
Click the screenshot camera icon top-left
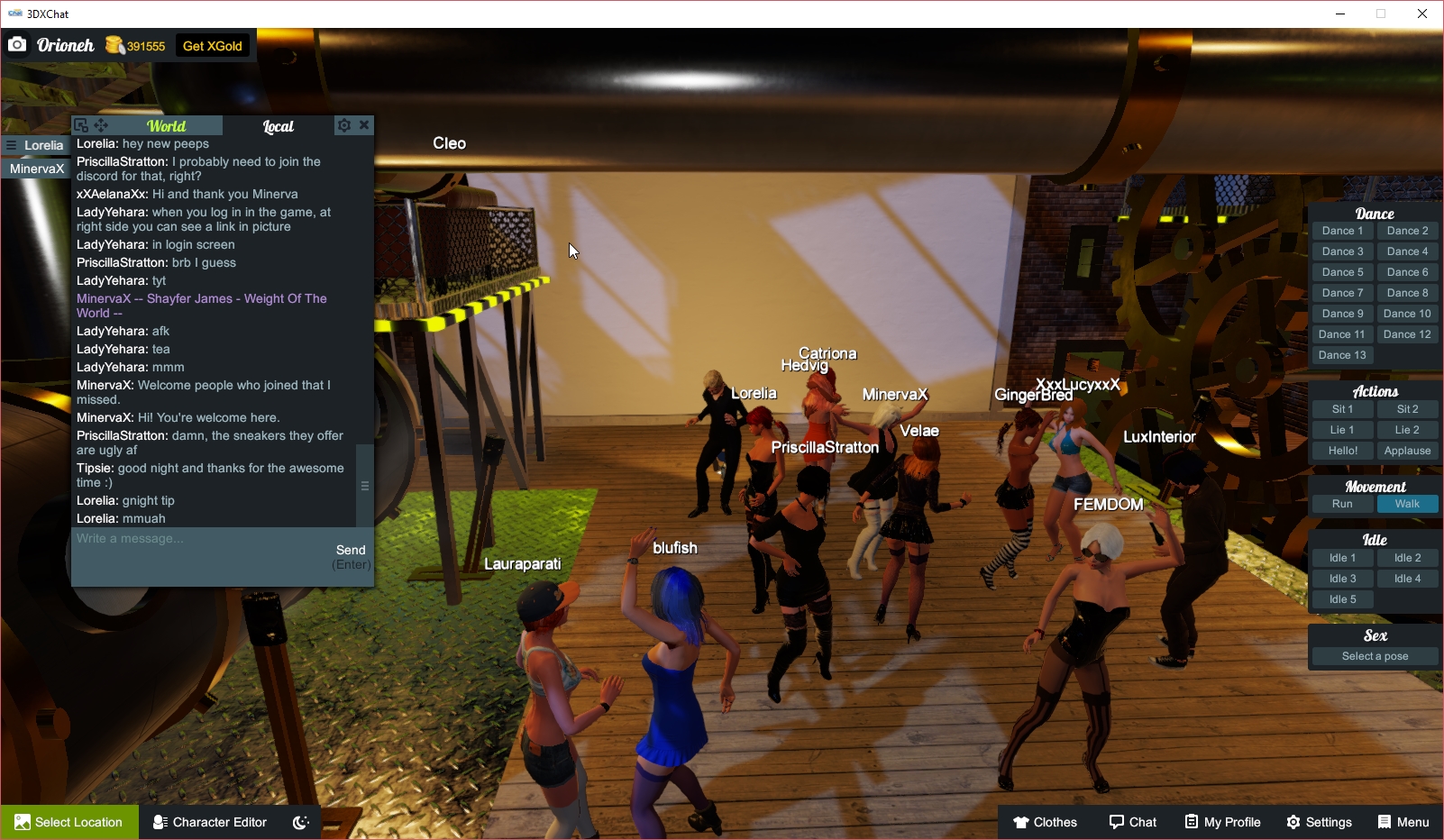[17, 43]
